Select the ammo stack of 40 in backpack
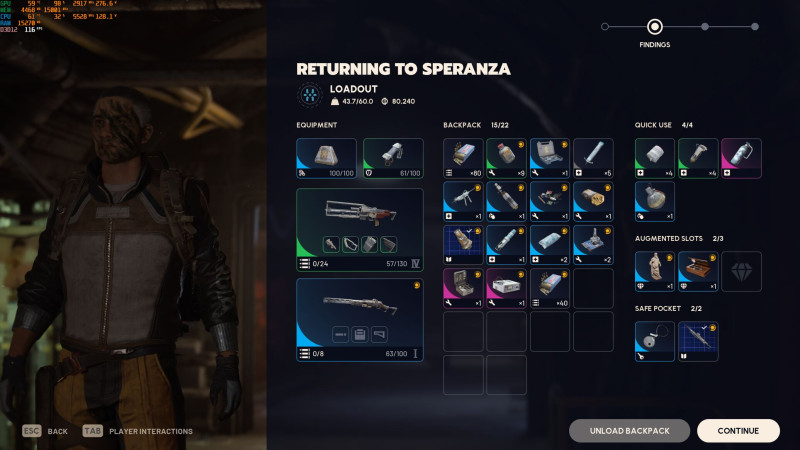800x450 pixels. coord(550,288)
